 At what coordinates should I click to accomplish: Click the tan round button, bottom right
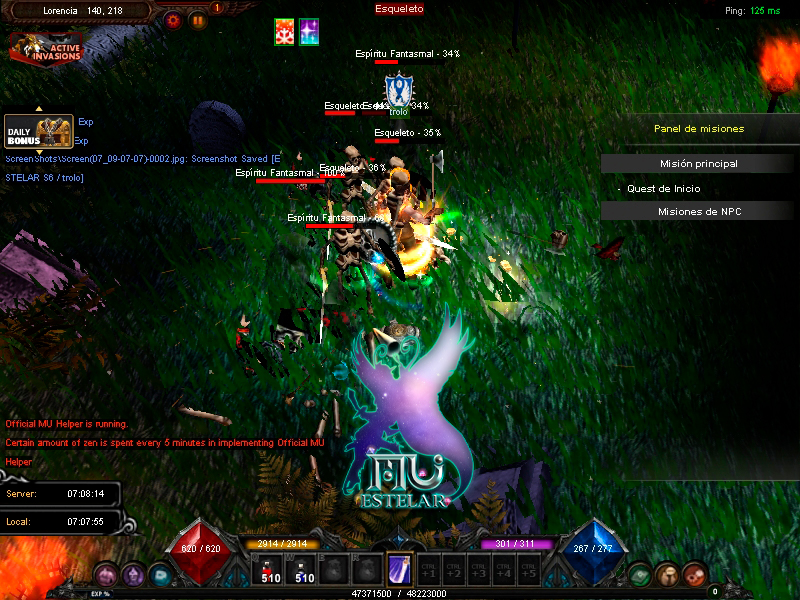pos(668,574)
